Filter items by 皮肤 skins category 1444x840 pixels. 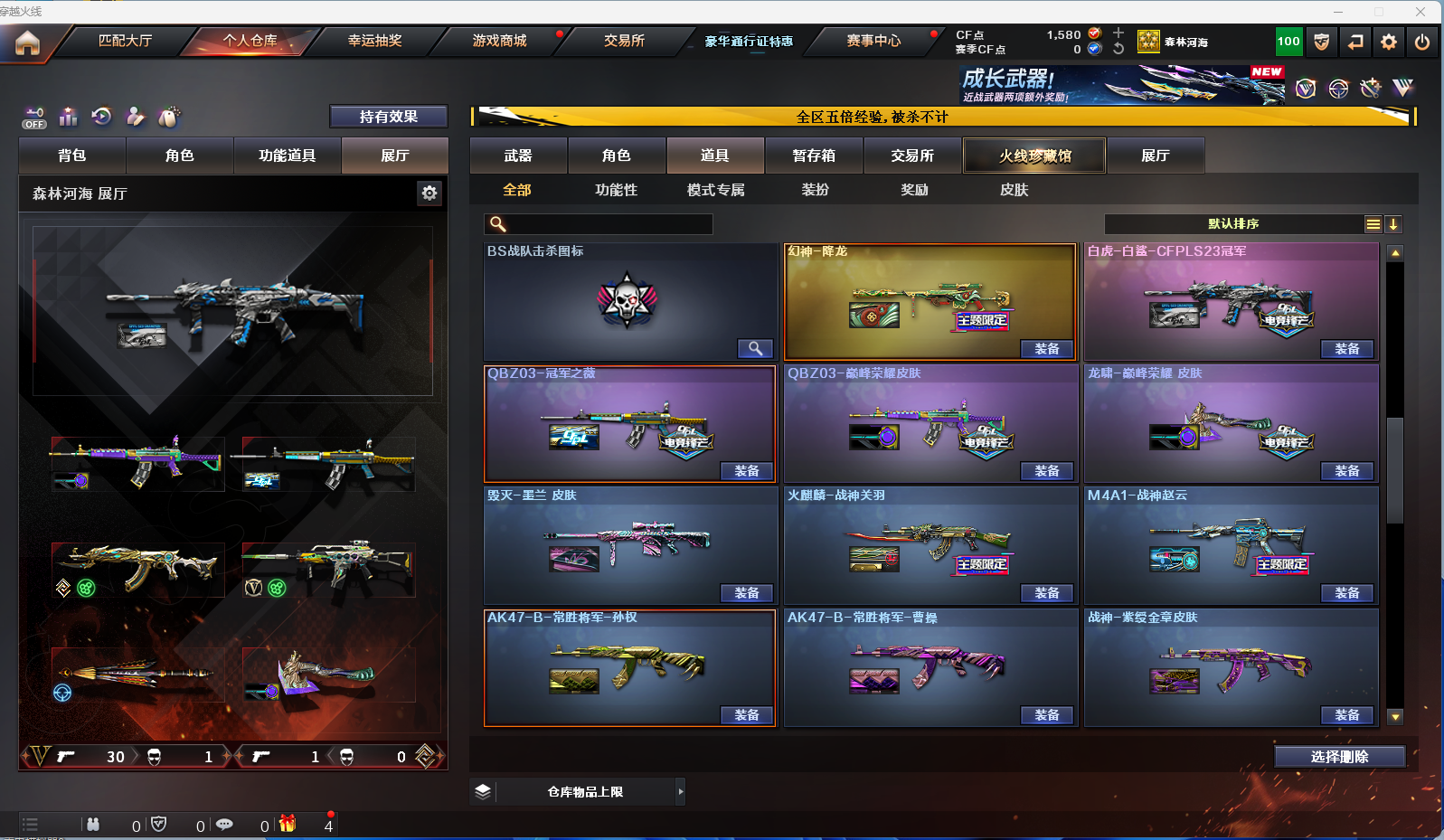click(1014, 190)
